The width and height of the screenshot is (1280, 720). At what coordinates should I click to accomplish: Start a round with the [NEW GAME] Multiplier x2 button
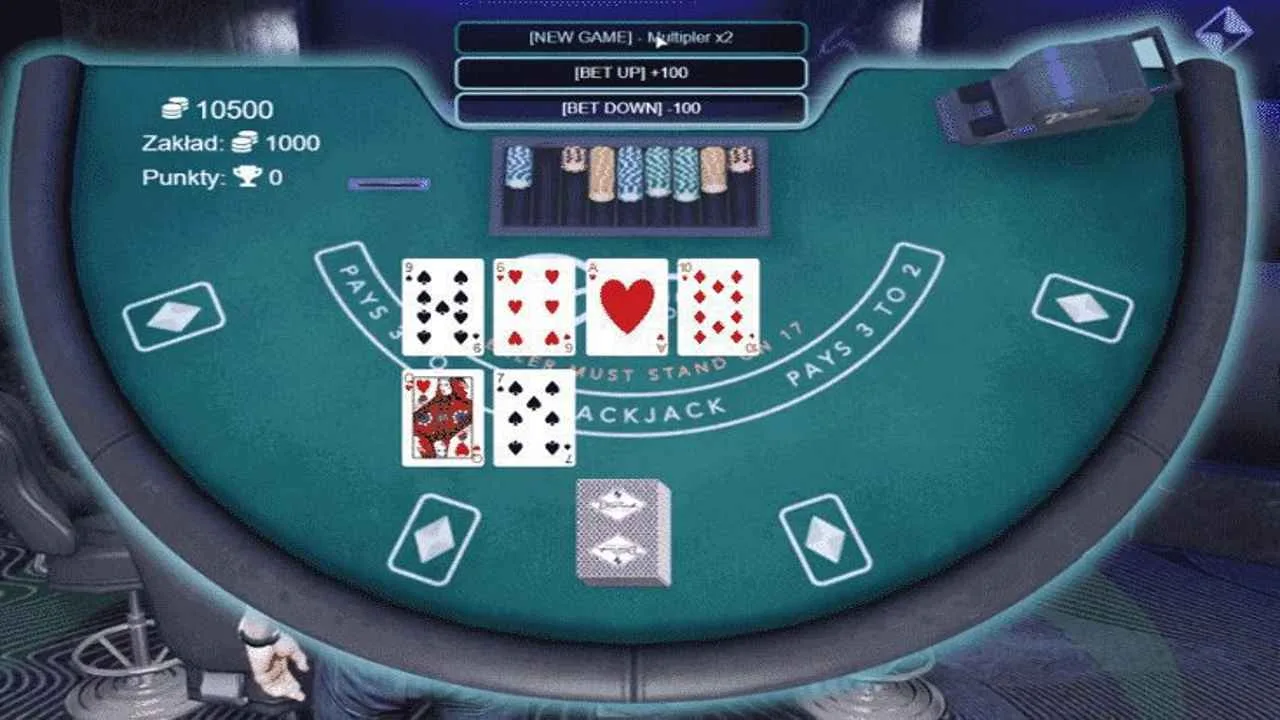pos(633,36)
